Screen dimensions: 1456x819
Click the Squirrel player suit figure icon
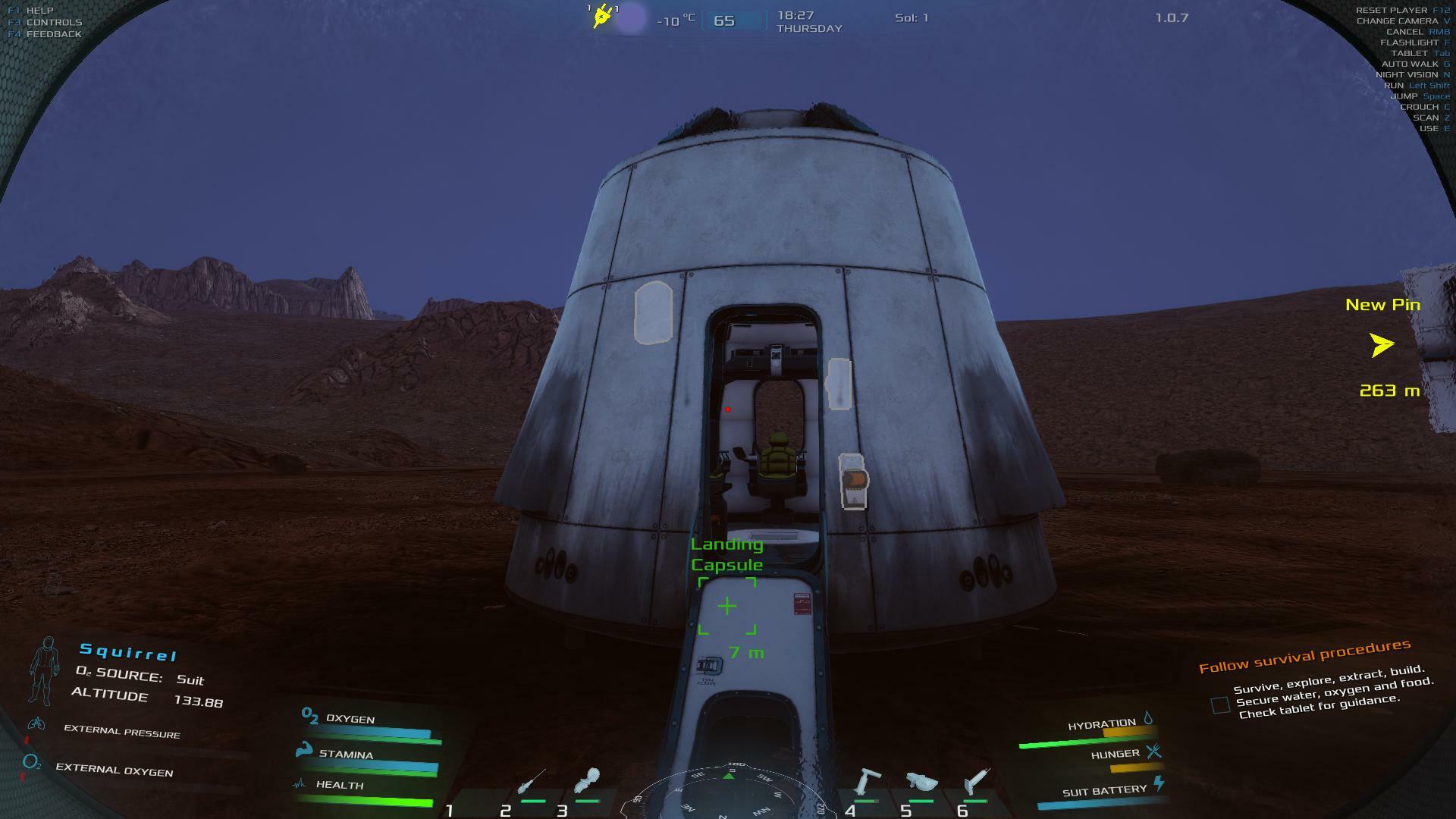45,670
